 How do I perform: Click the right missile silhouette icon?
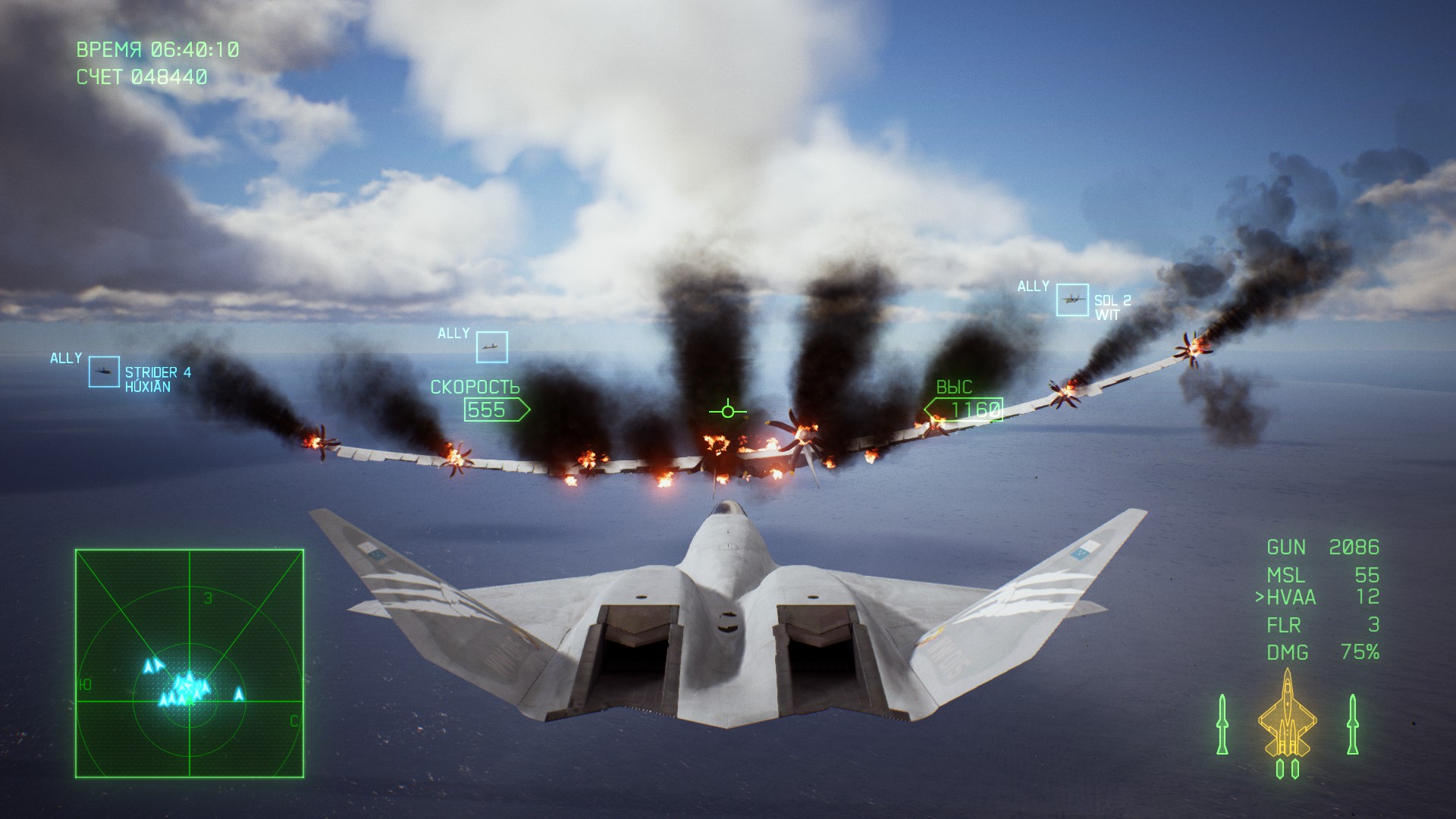(x=1352, y=724)
